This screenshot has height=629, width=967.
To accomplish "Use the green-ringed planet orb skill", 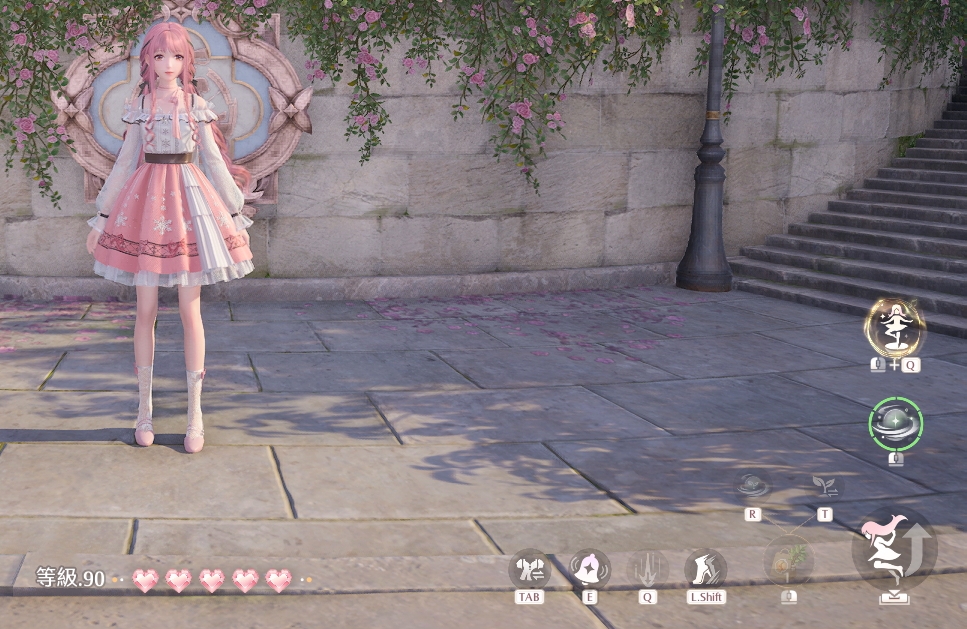I will [x=895, y=424].
